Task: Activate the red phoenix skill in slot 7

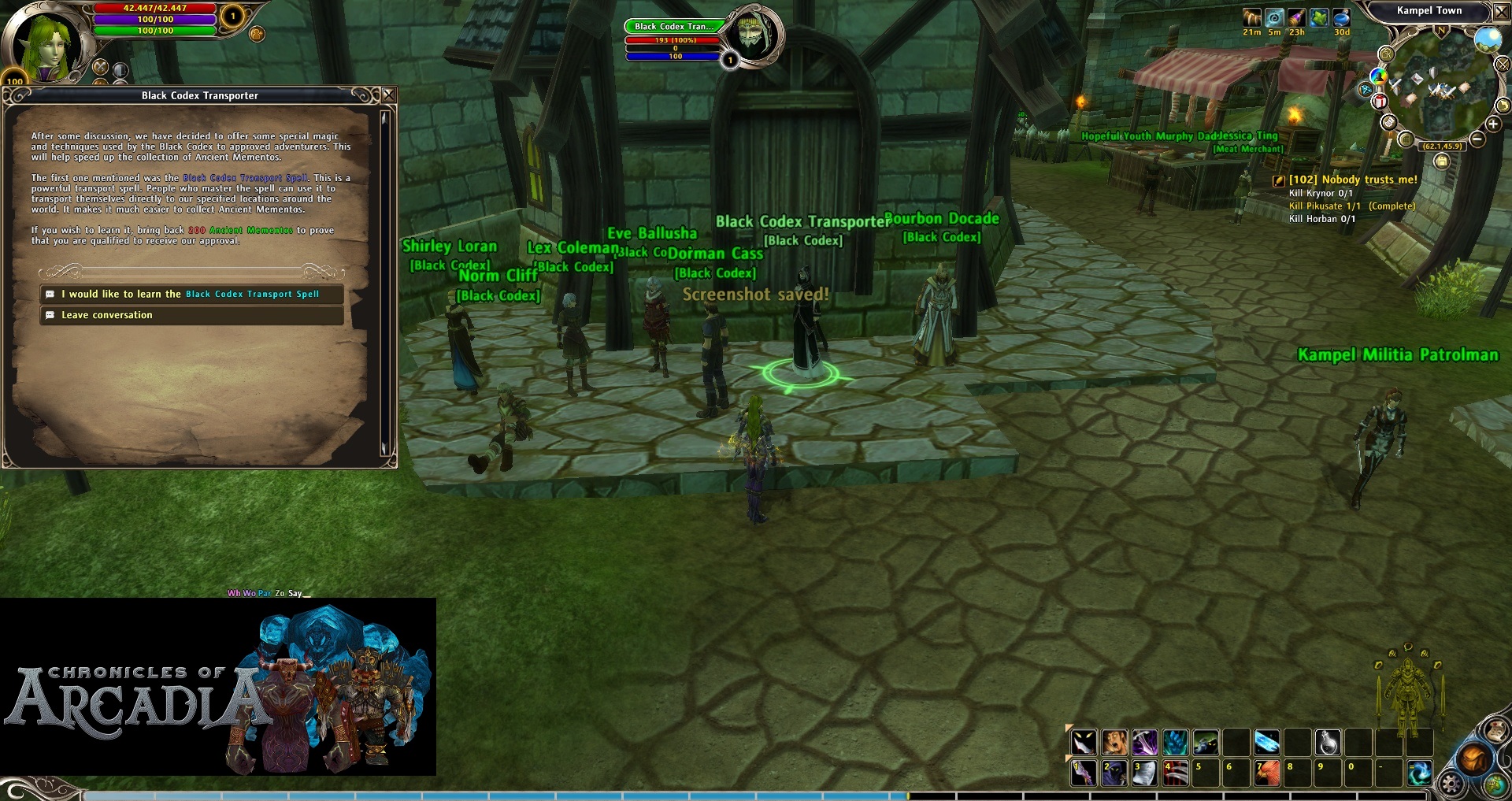Action: tap(1266, 773)
